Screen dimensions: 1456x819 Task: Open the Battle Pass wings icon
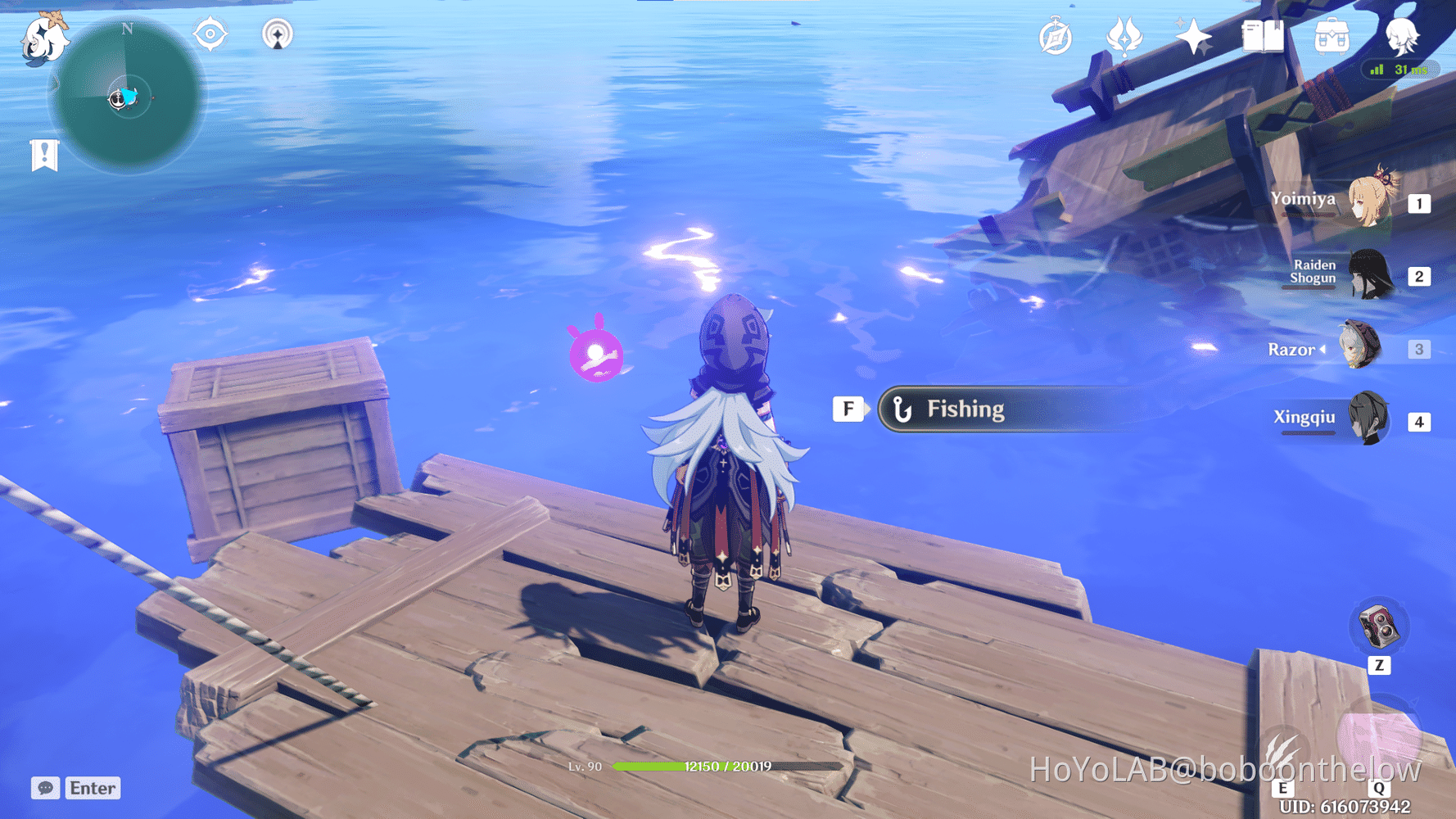(x=1124, y=36)
